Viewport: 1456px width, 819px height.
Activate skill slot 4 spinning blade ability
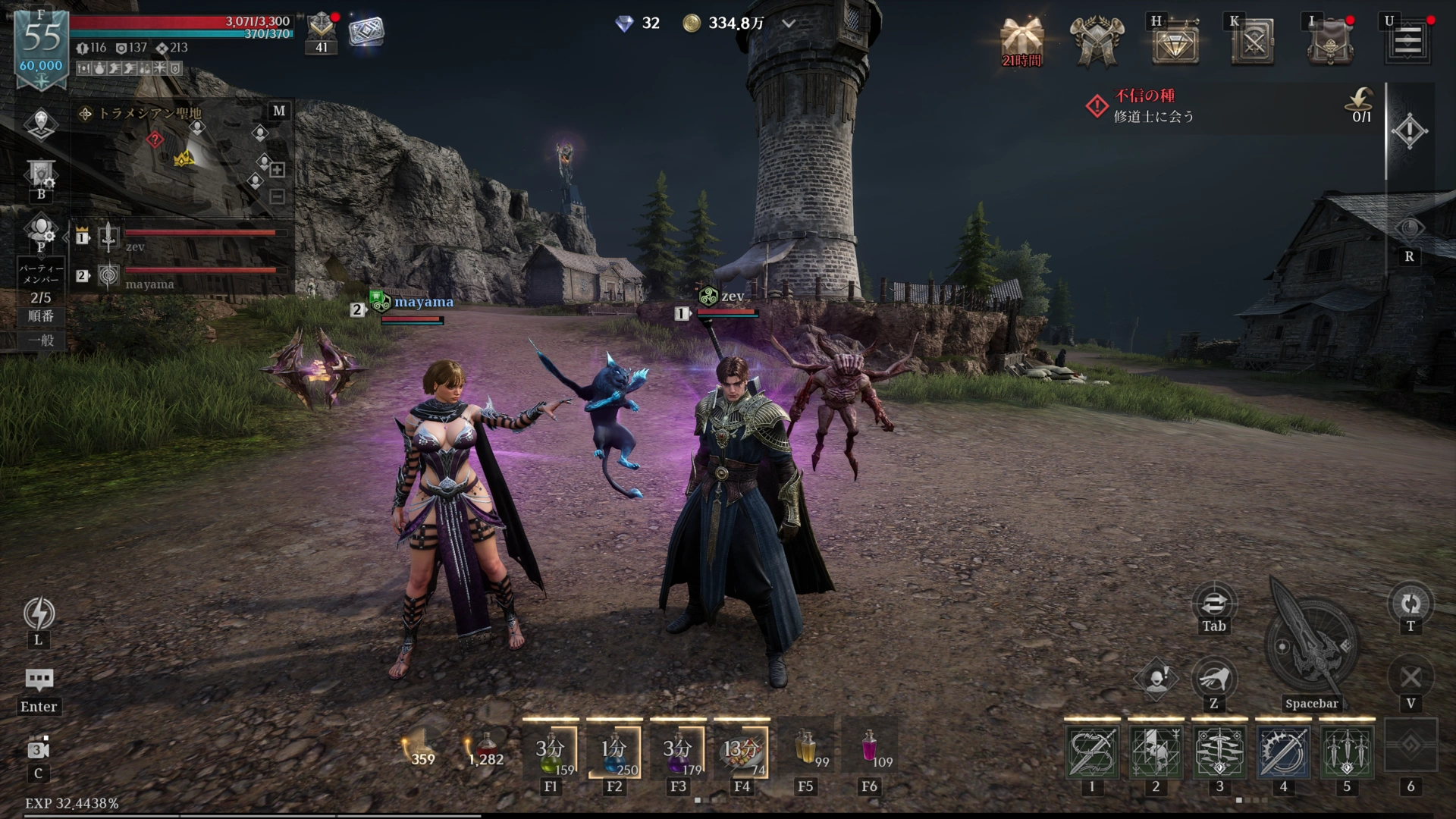point(1283,752)
